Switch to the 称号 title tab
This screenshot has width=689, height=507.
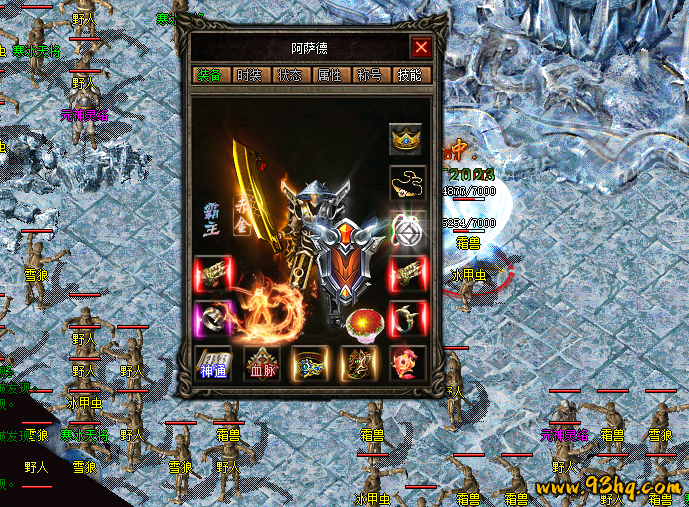[369, 75]
